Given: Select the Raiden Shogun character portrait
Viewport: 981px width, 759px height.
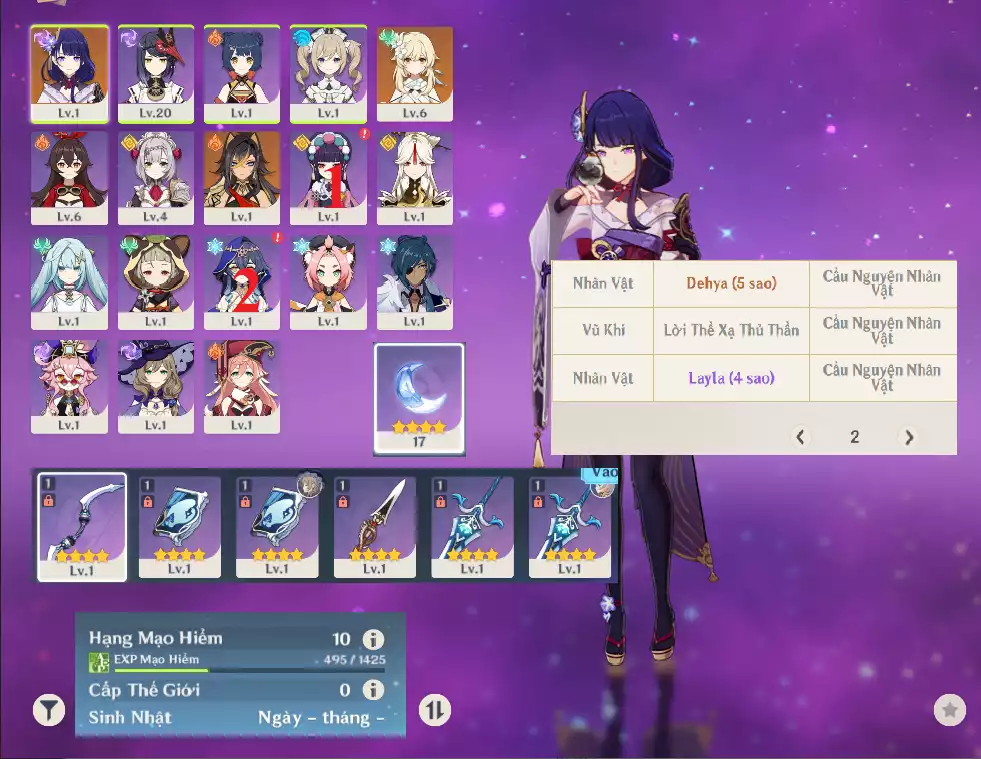Looking at the screenshot, I should click(69, 72).
